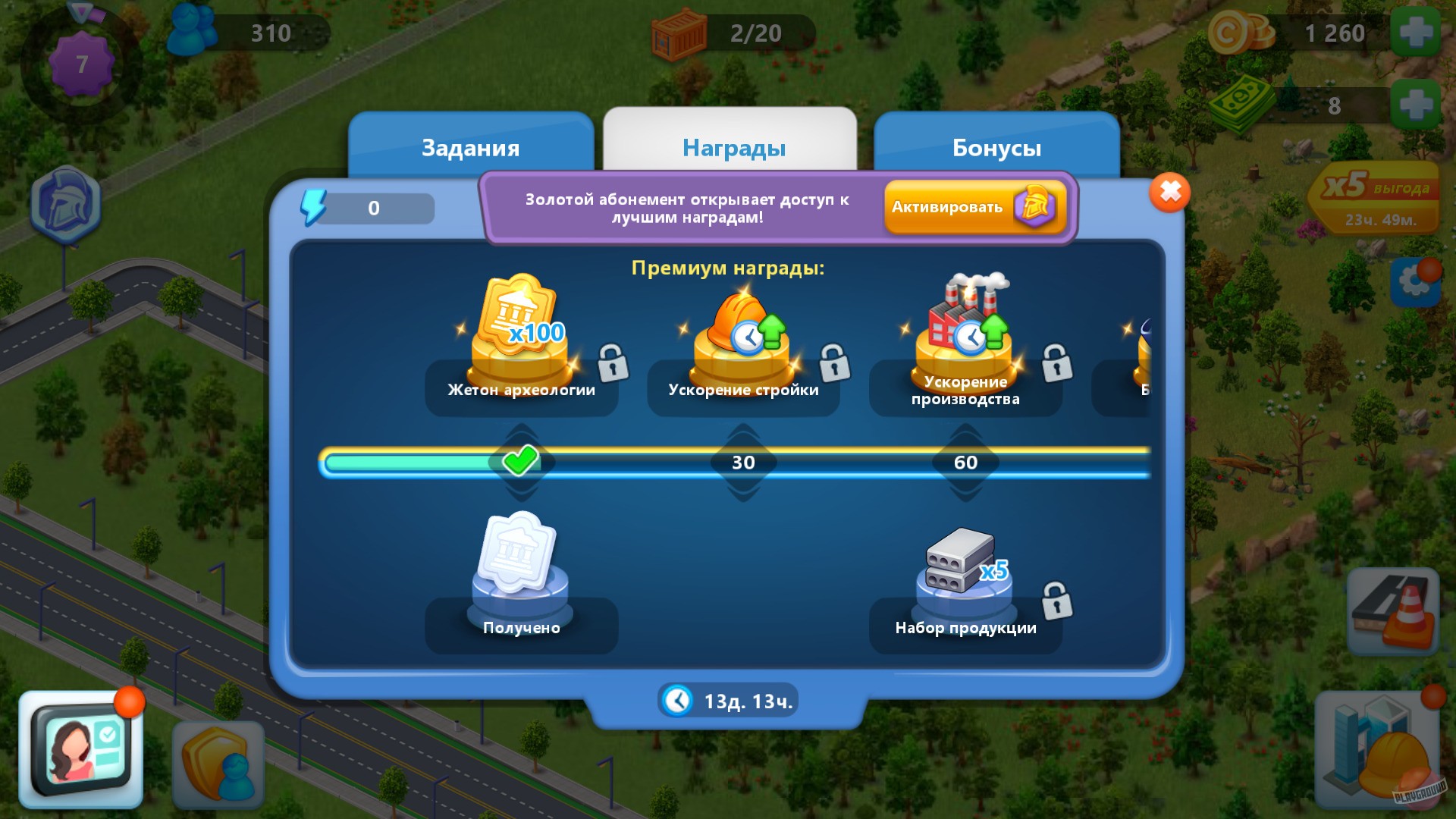Open the shield defense icon near the advisor
1456x819 pixels.
[220, 762]
